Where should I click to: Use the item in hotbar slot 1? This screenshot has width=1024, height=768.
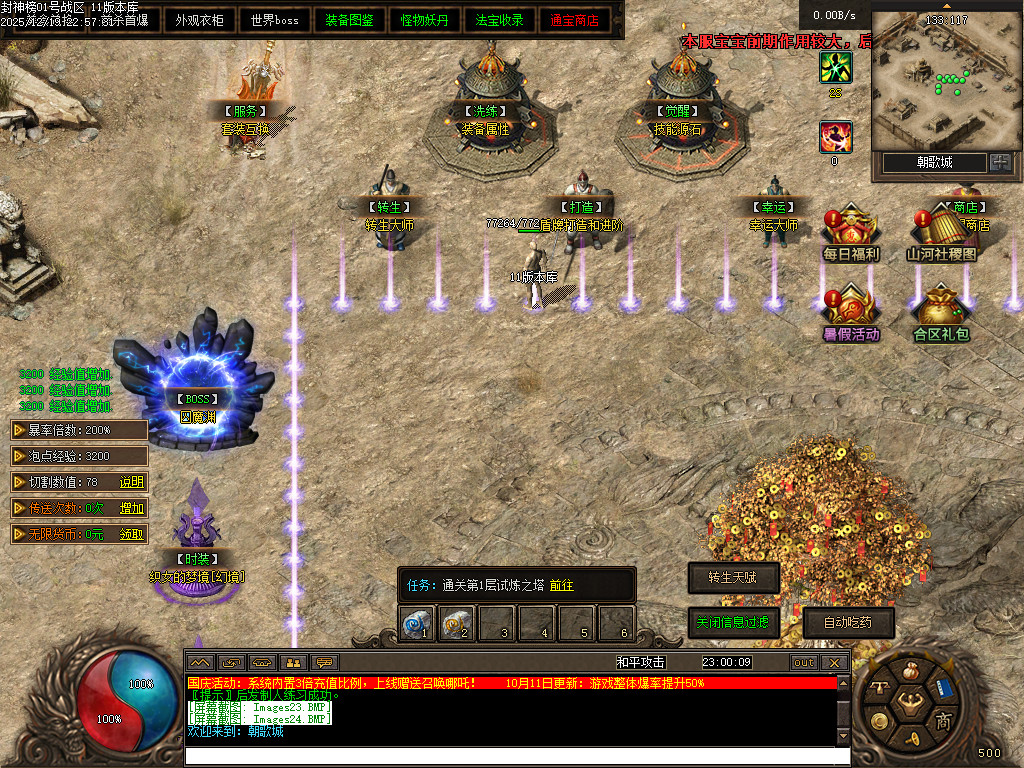(416, 624)
